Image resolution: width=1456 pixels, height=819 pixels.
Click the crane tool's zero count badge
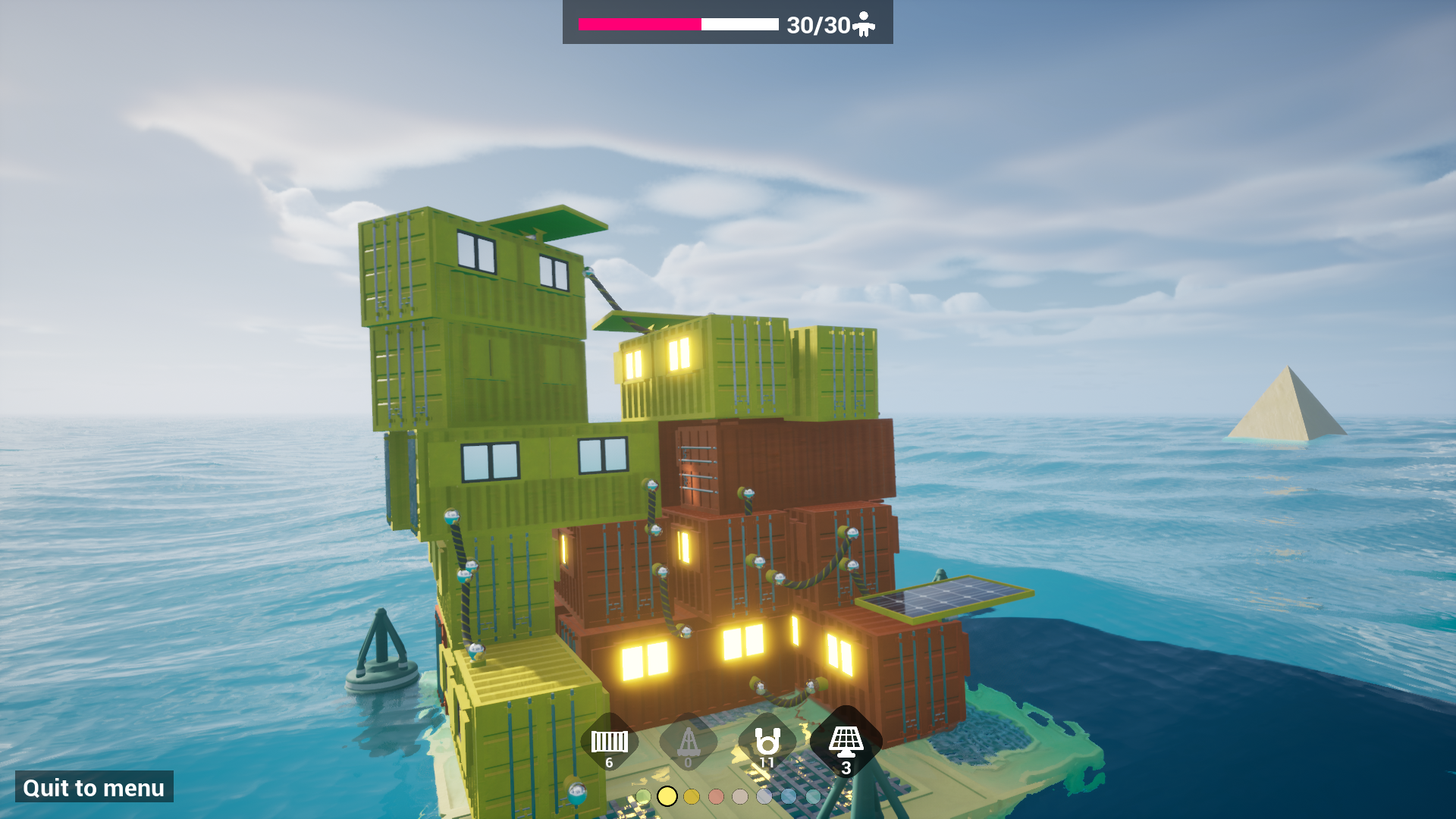688,761
